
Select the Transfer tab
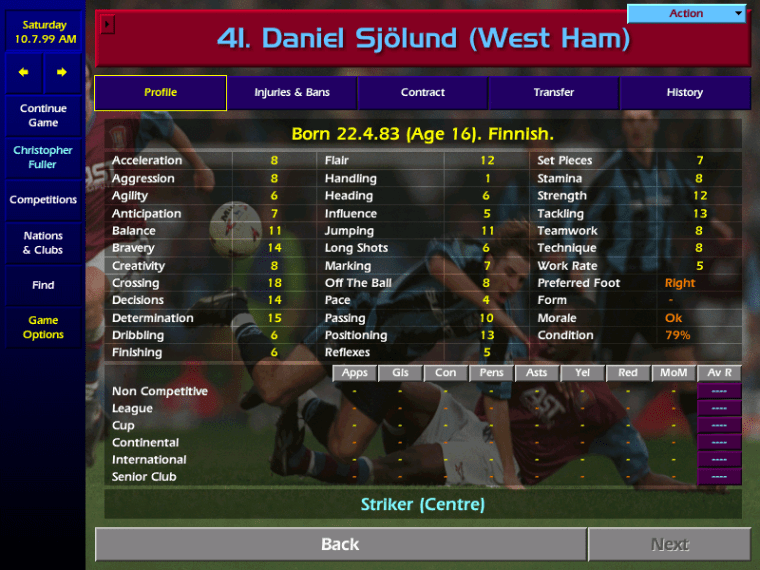(x=554, y=93)
